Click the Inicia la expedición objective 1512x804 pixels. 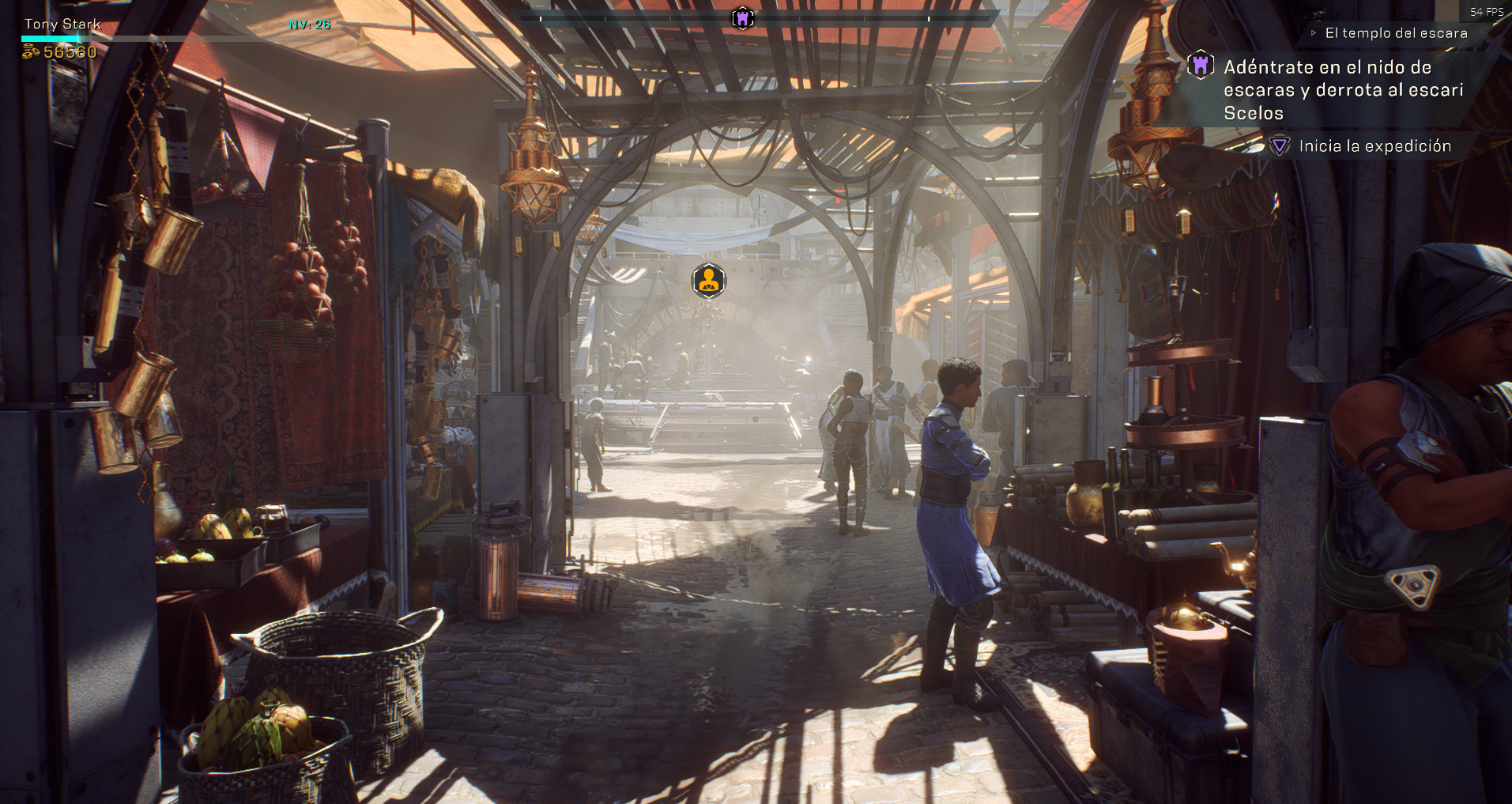(1374, 146)
